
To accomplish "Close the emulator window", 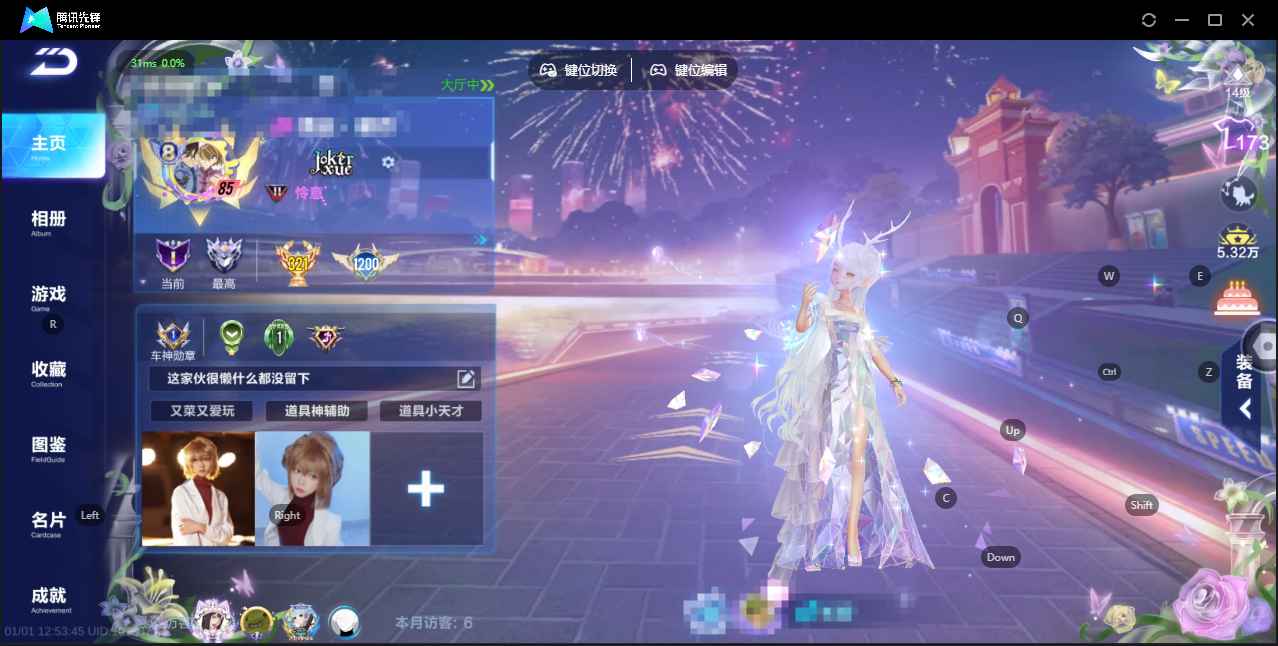I will (1248, 20).
